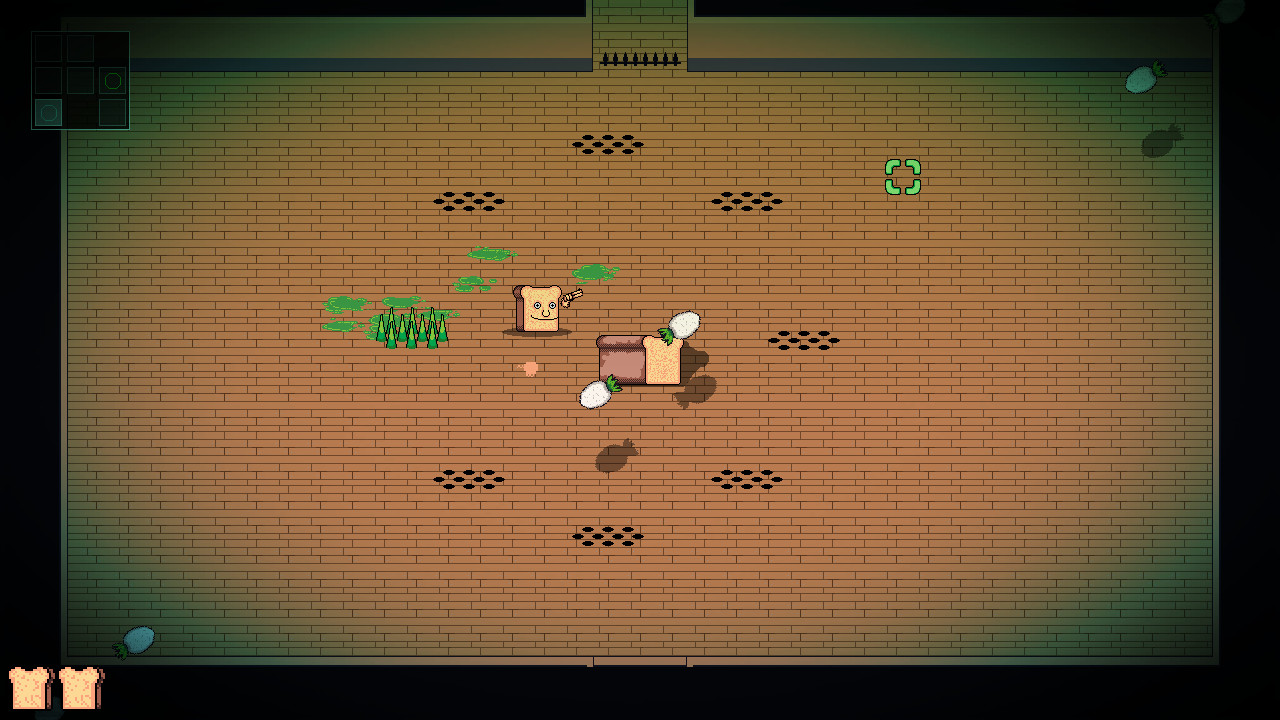The image size is (1280, 720).
Task: Open the spiked gate at the top wall
Action: (640, 57)
